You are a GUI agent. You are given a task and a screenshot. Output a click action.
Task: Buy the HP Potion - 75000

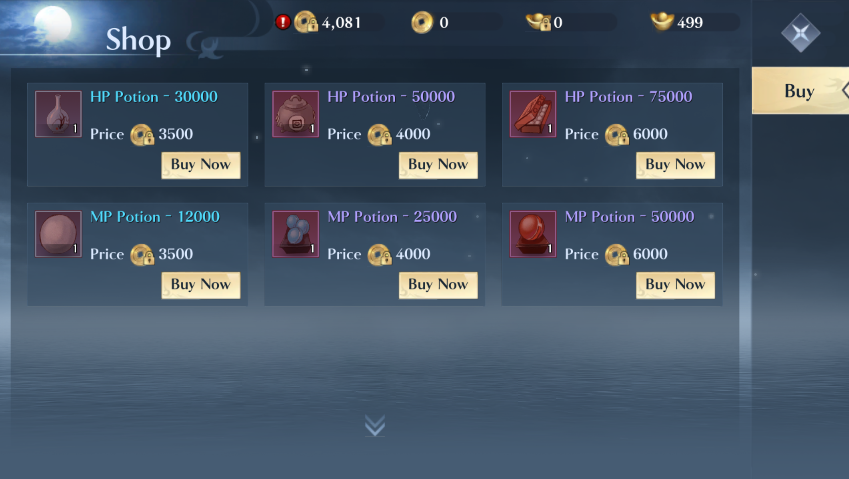coord(675,165)
